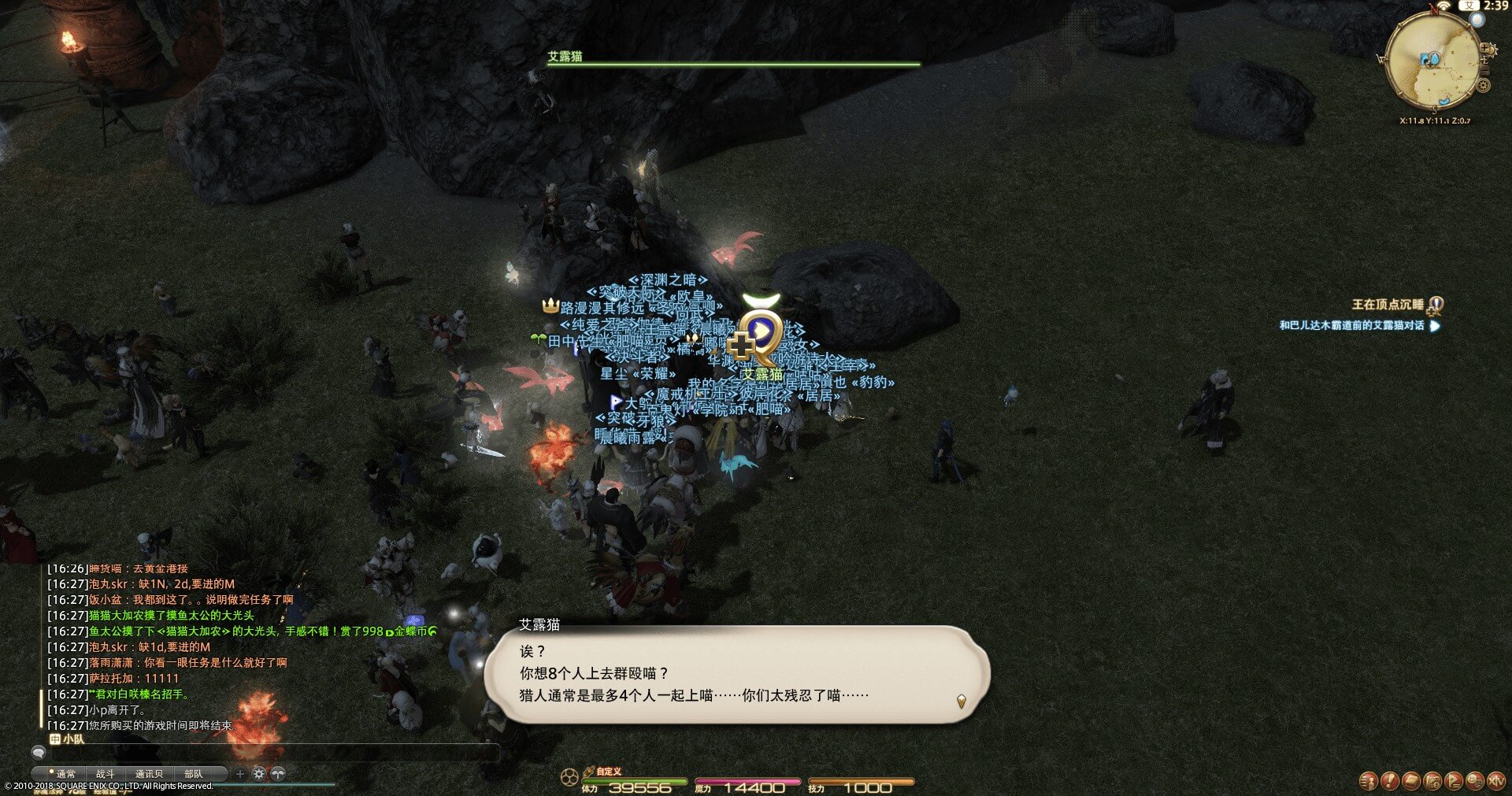Open quest 王在顶点沉睡 in the tracker
Viewport: 1512px width, 796px height.
1388,305
